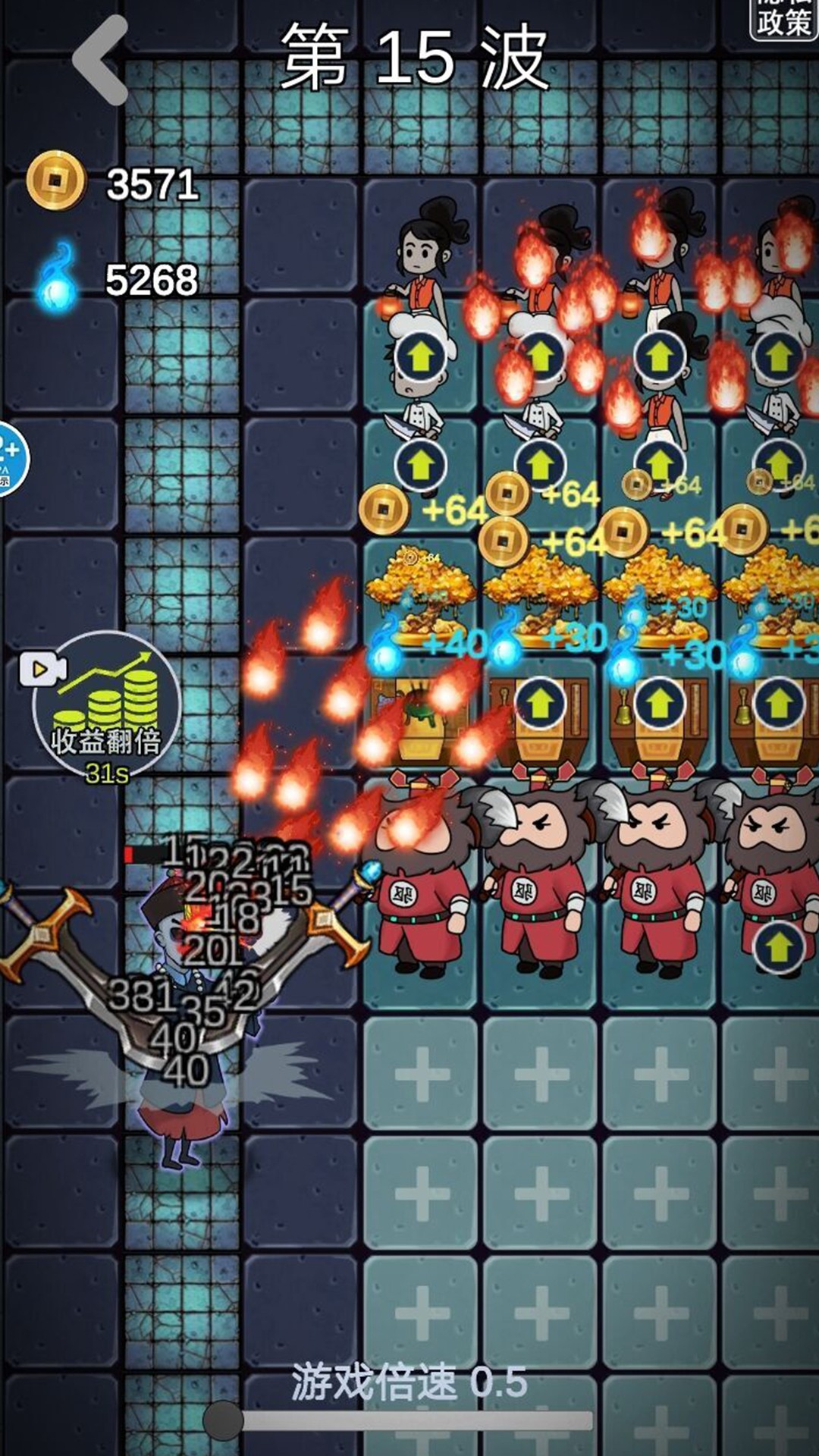The image size is (819, 1456).
Task: Open the privacy policy button
Action: [783, 18]
